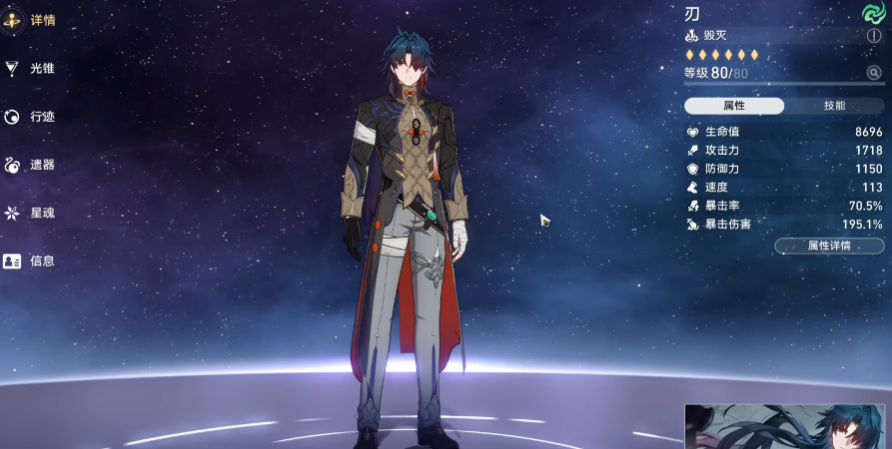Switch to the 技能 skills tab

834,106
